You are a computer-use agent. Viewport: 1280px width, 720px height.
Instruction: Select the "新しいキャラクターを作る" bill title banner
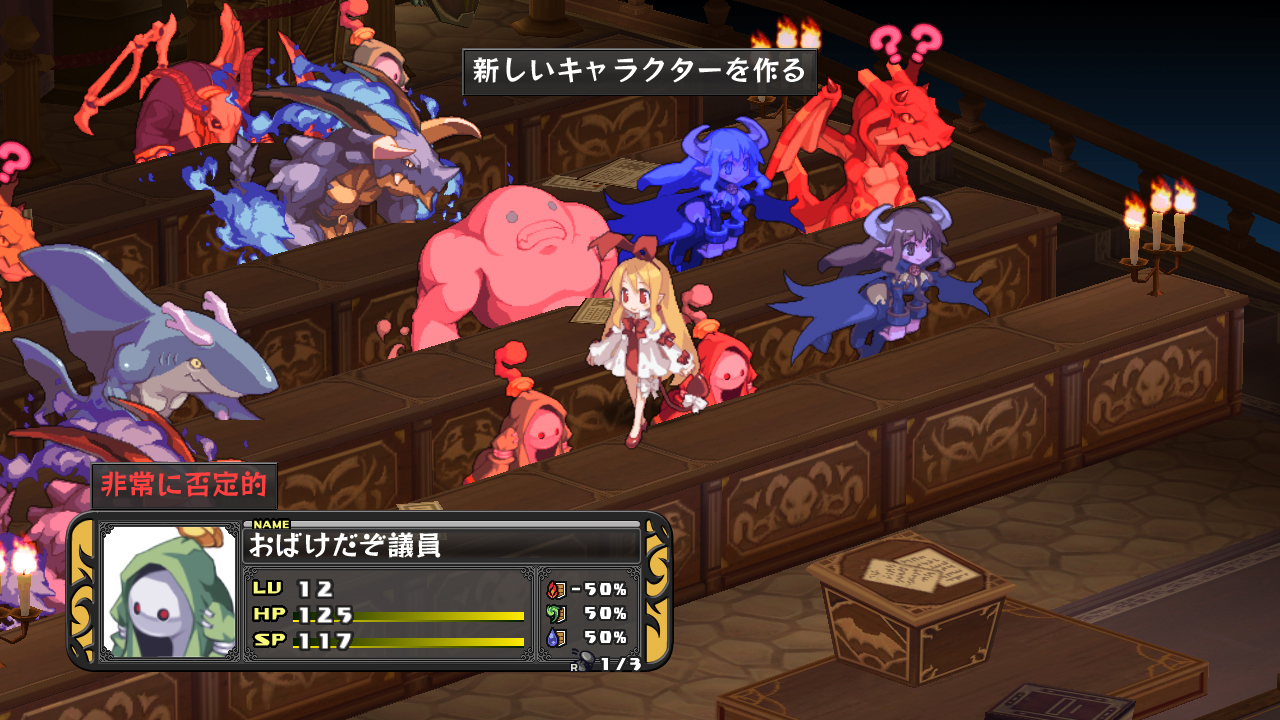click(639, 72)
